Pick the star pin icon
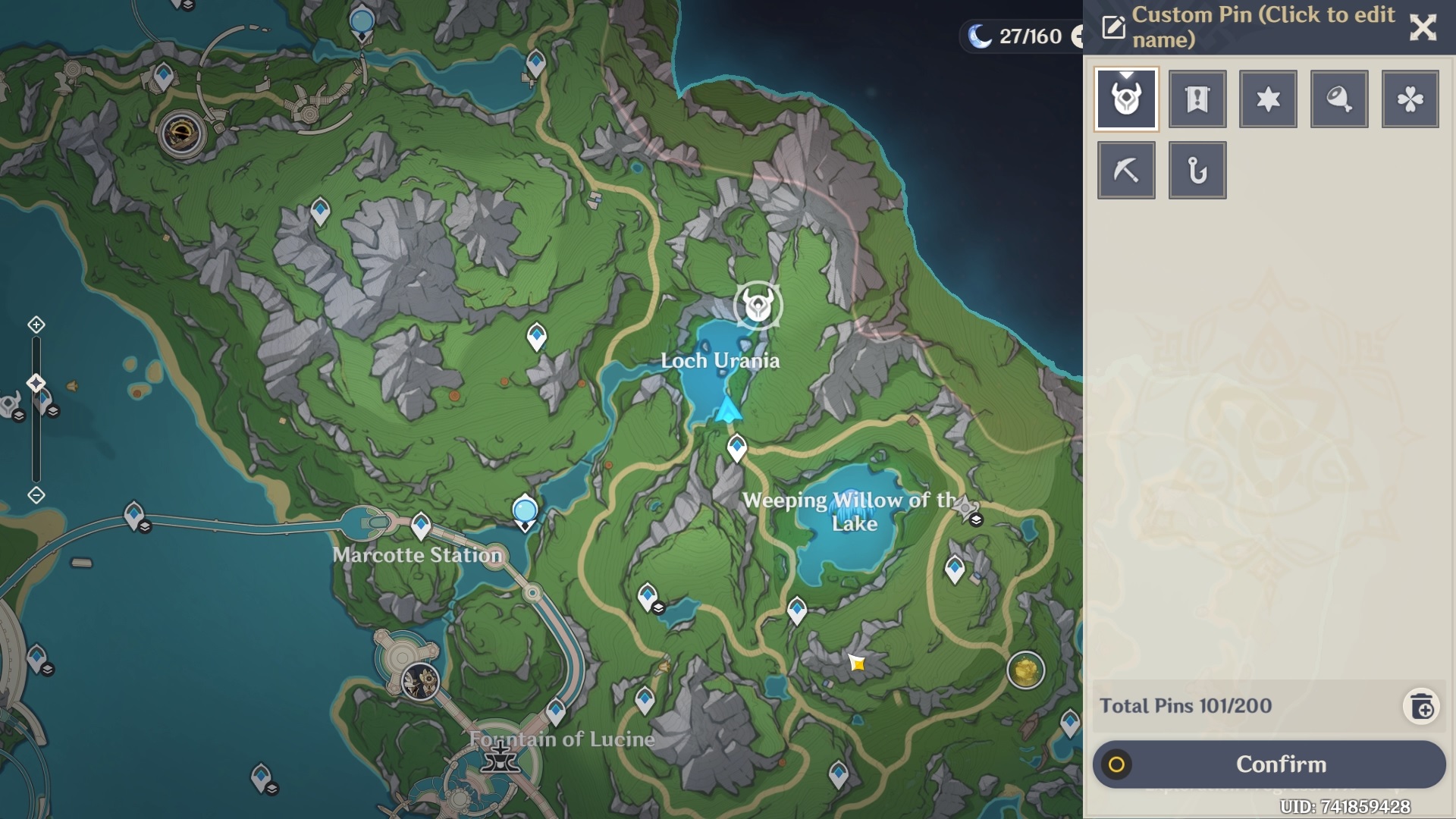The image size is (1456, 819). (x=1268, y=99)
